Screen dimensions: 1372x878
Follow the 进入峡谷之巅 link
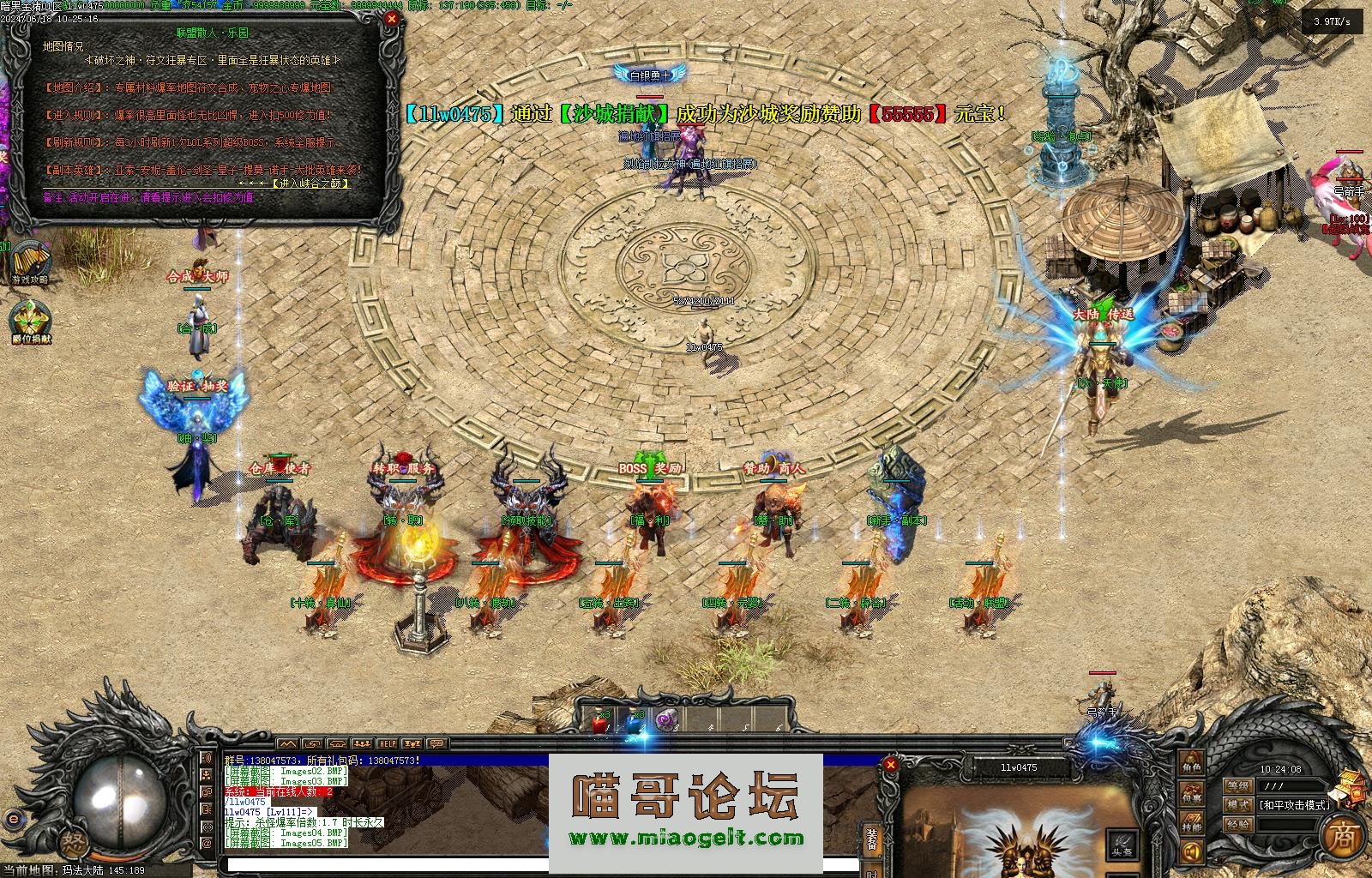pos(310,183)
